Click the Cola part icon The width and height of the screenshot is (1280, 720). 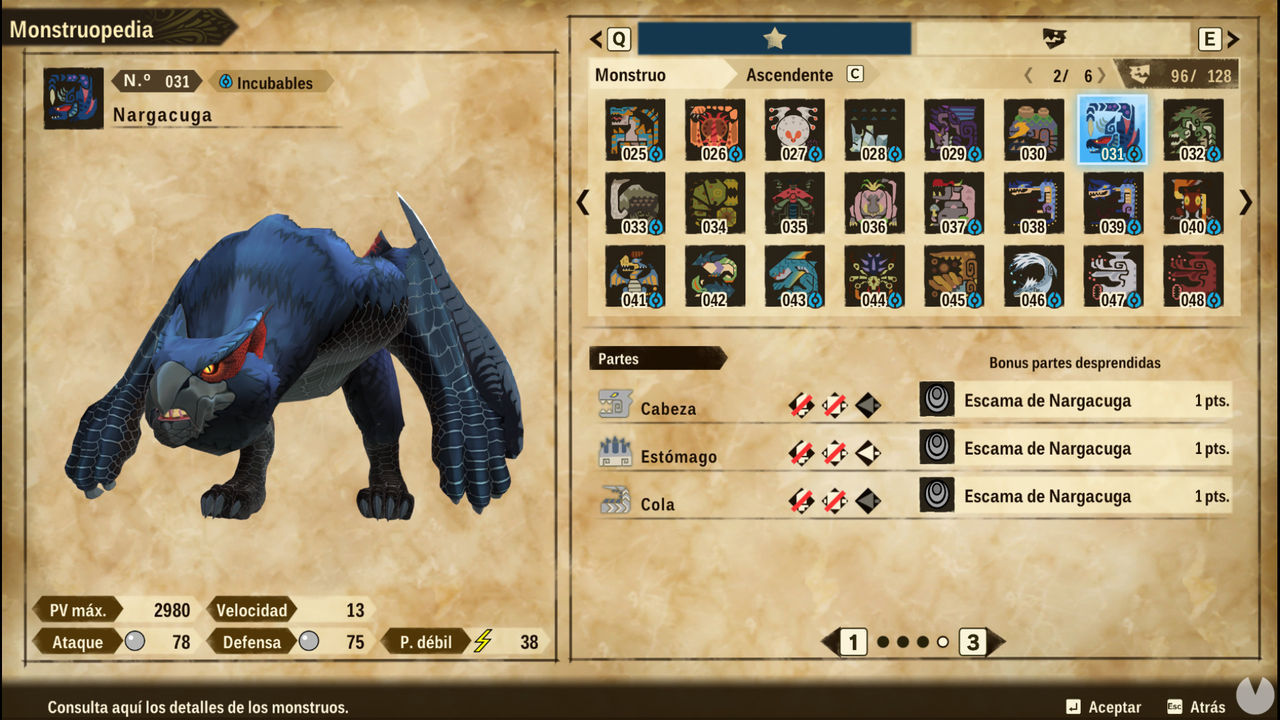(x=613, y=498)
